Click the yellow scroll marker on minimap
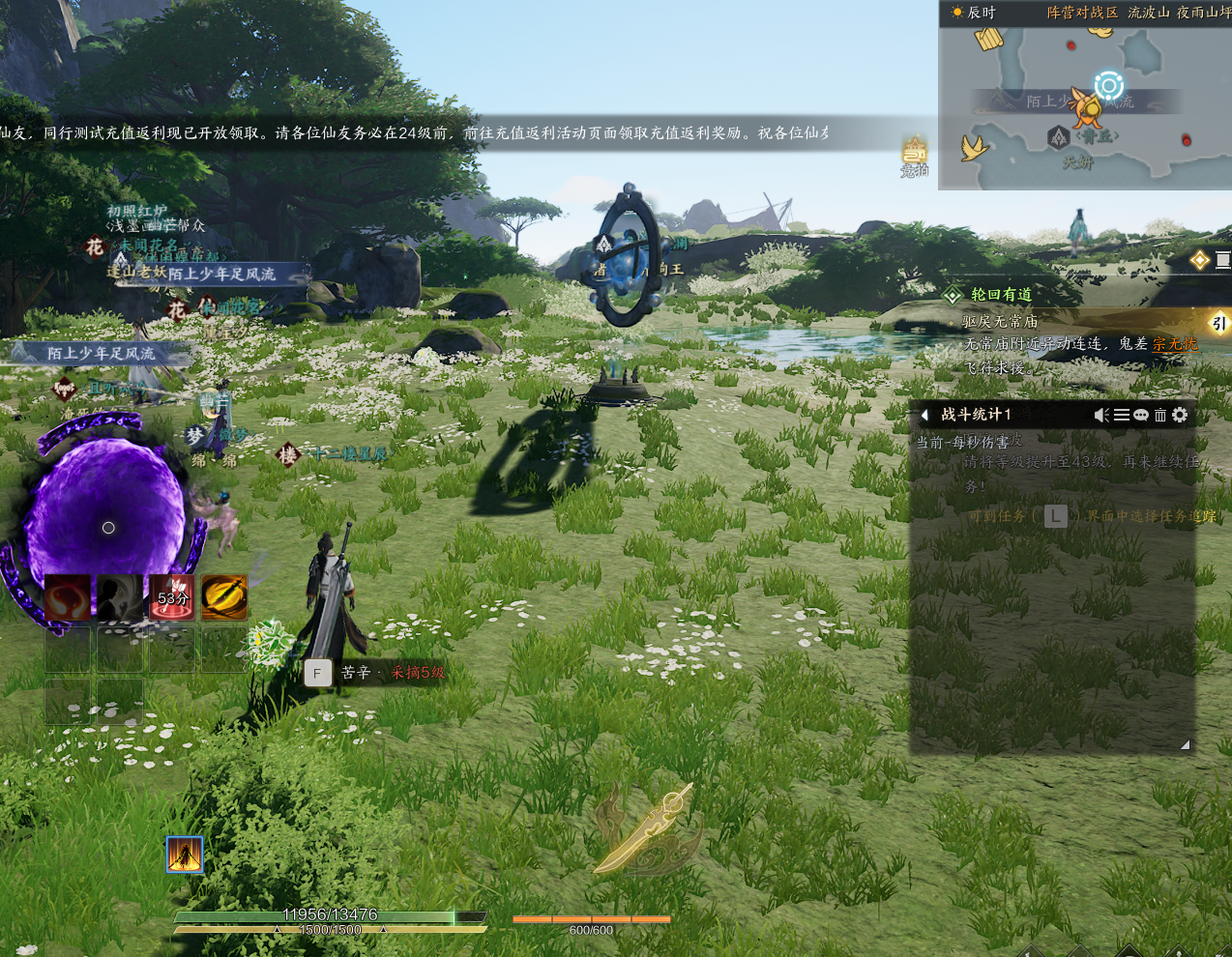Viewport: 1232px width, 957px height. 989,39
